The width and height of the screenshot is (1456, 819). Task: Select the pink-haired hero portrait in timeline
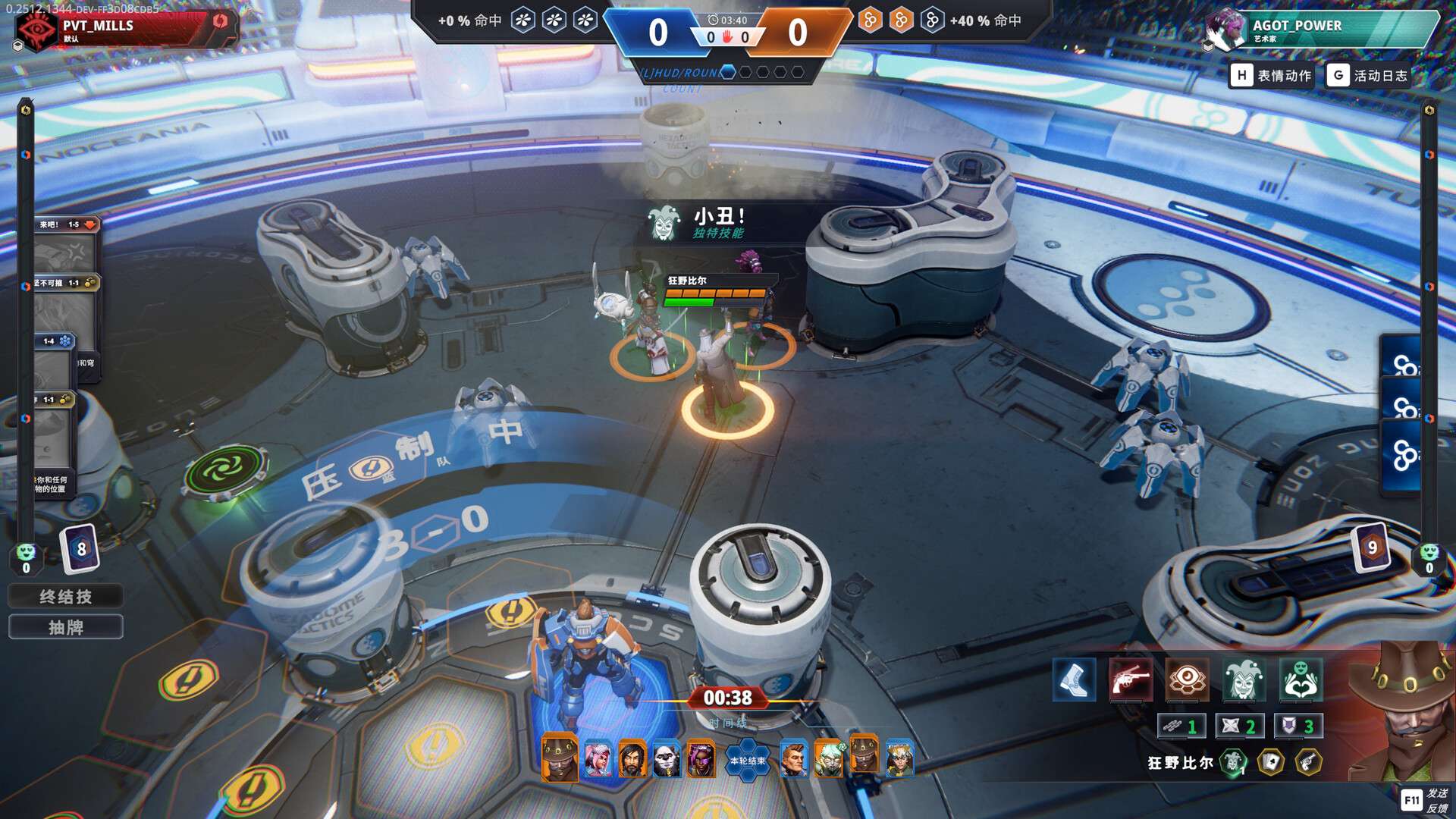(598, 759)
